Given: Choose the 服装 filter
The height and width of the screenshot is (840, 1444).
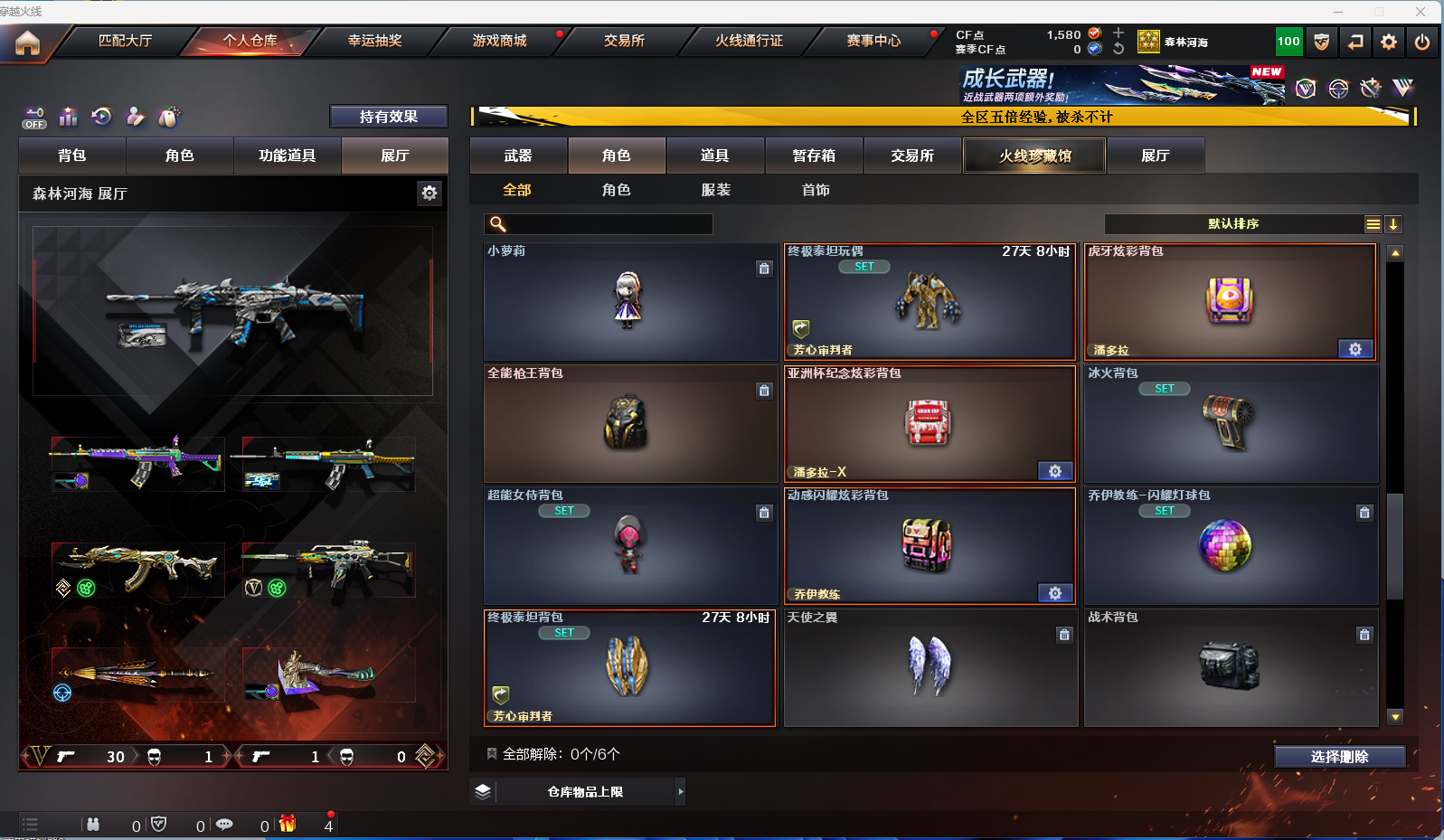Looking at the screenshot, I should click(x=715, y=190).
